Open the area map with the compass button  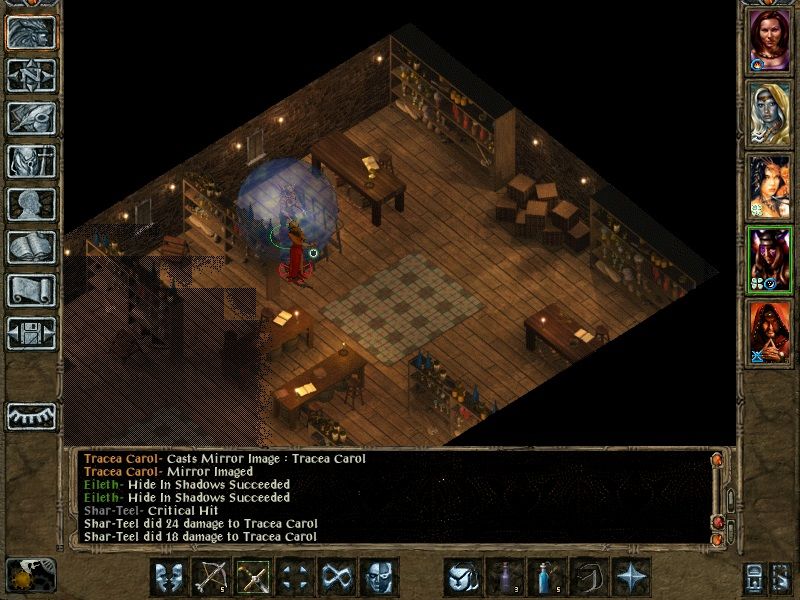point(31,75)
